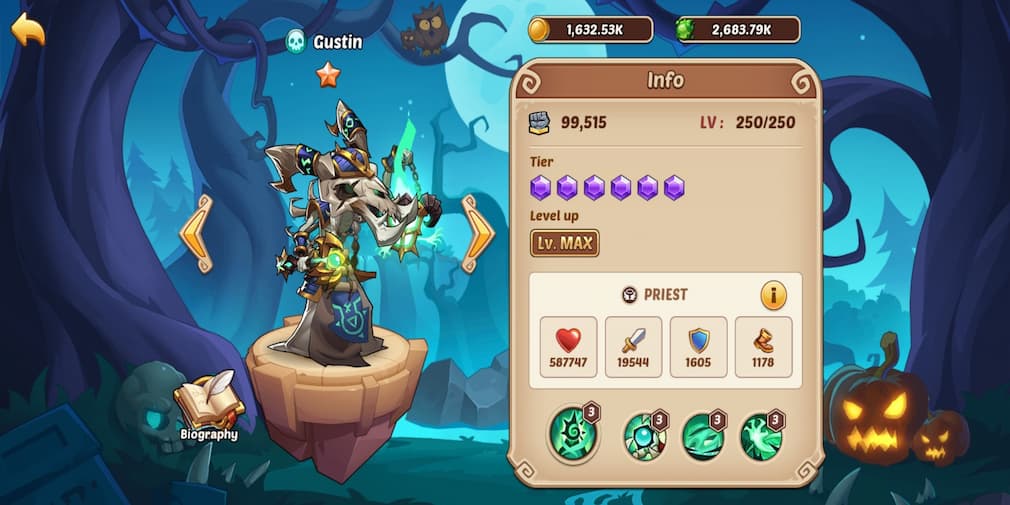This screenshot has height=505, width=1010.
Task: Tap the skull faction icon beside Gustin
Action: click(296, 41)
